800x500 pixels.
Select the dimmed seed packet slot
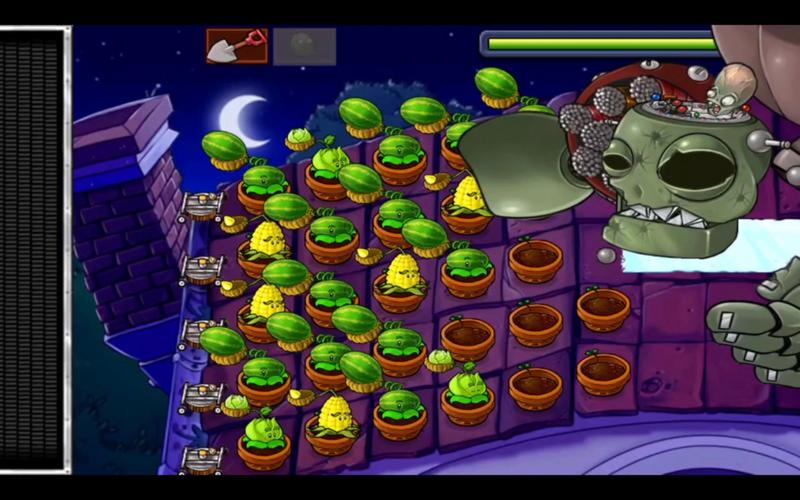click(x=305, y=46)
